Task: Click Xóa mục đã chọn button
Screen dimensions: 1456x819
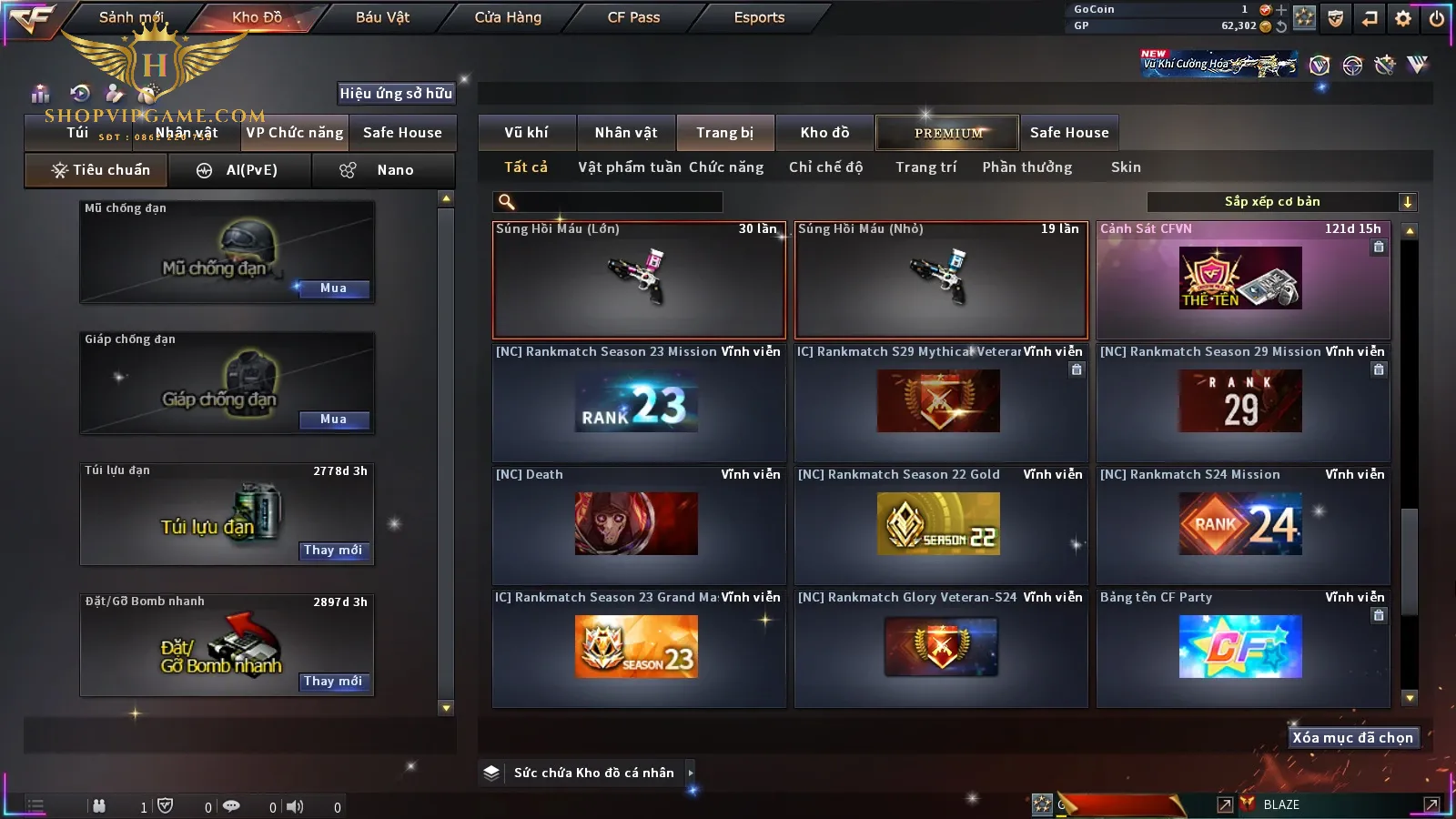Action: (x=1352, y=738)
